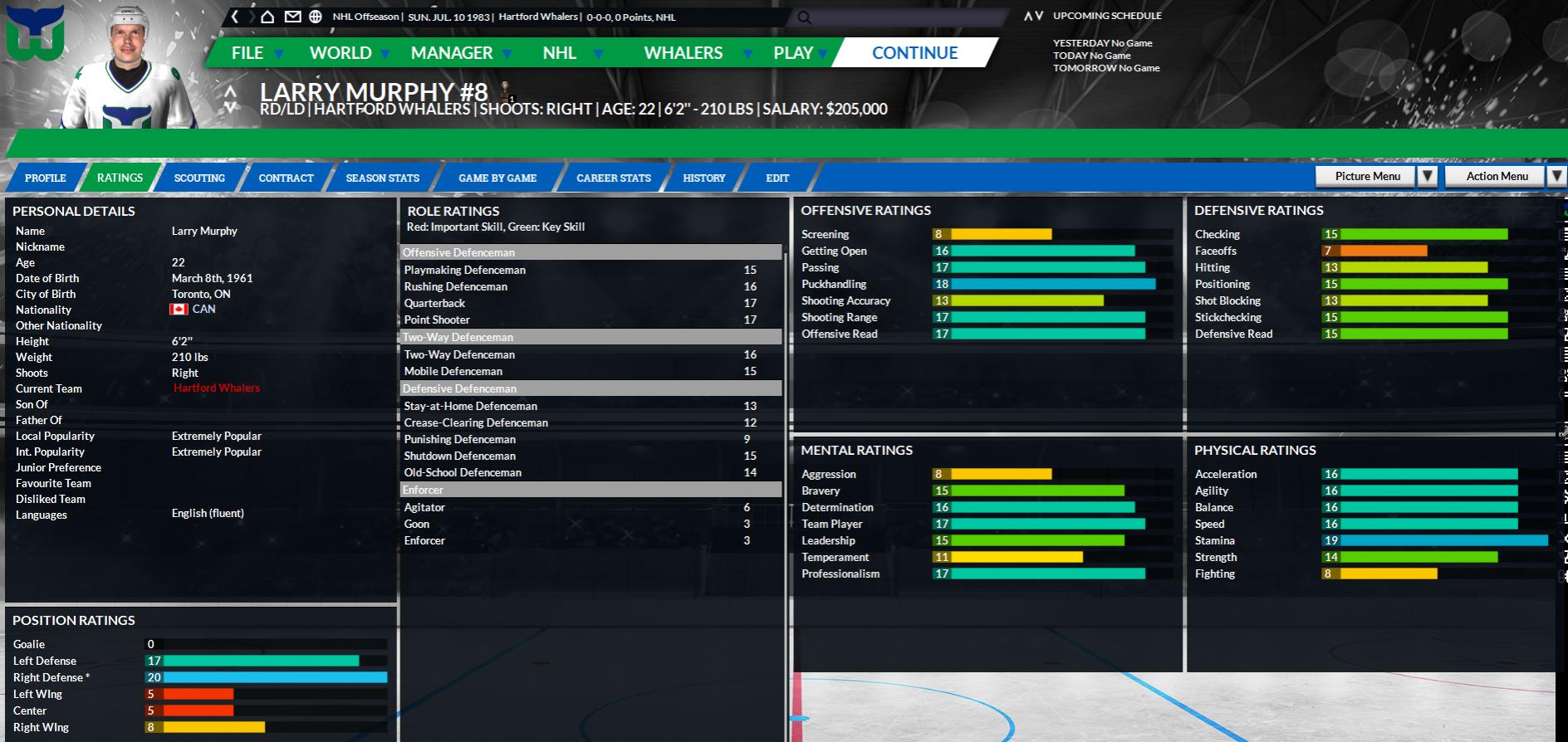This screenshot has height=742, width=1568.
Task: Switch to the Profile tab
Action: pos(46,178)
